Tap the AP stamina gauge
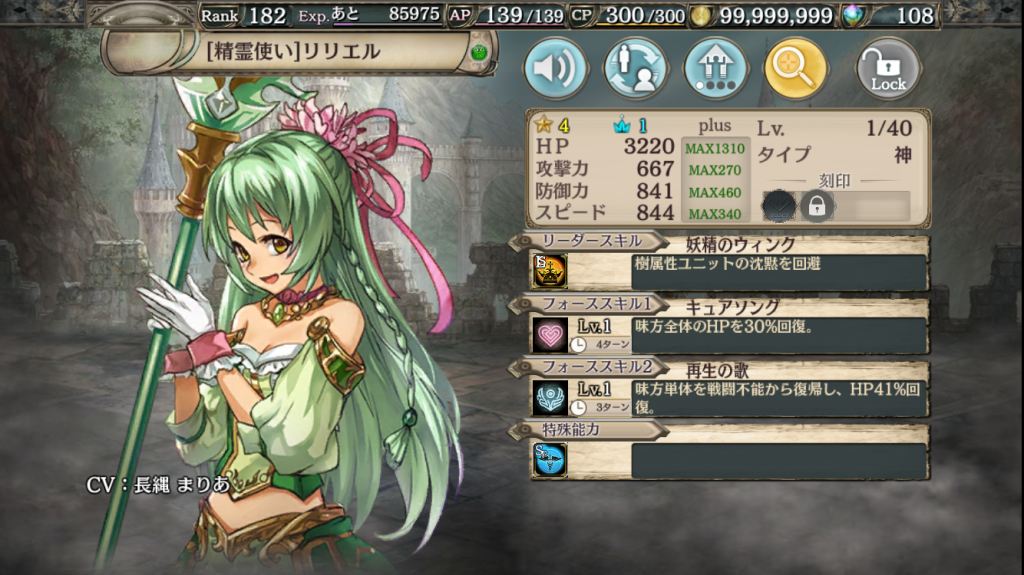Screen dimensions: 1024x575 point(506,15)
